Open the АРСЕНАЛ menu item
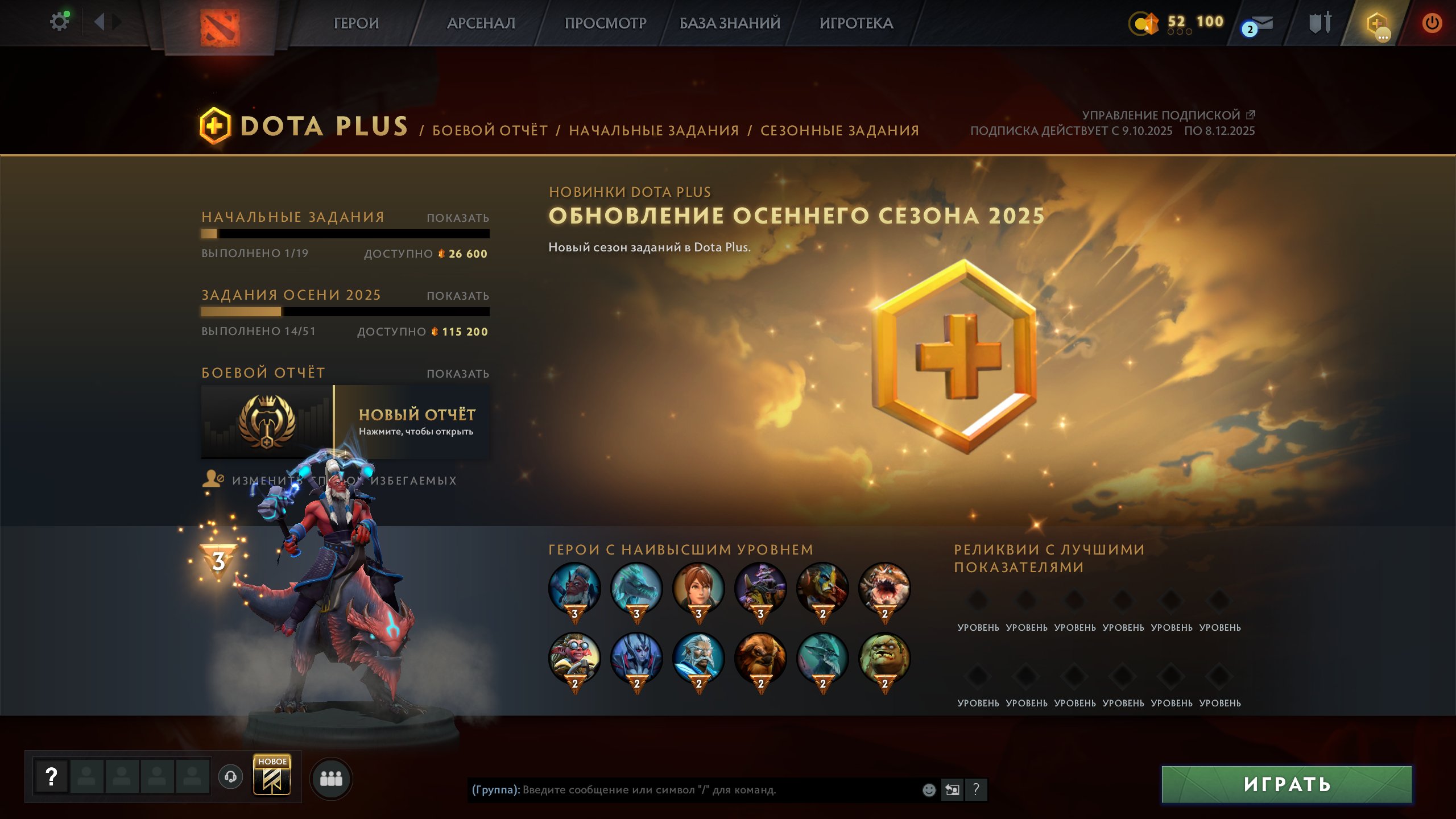Screen dimensions: 1456x819 click(481, 23)
